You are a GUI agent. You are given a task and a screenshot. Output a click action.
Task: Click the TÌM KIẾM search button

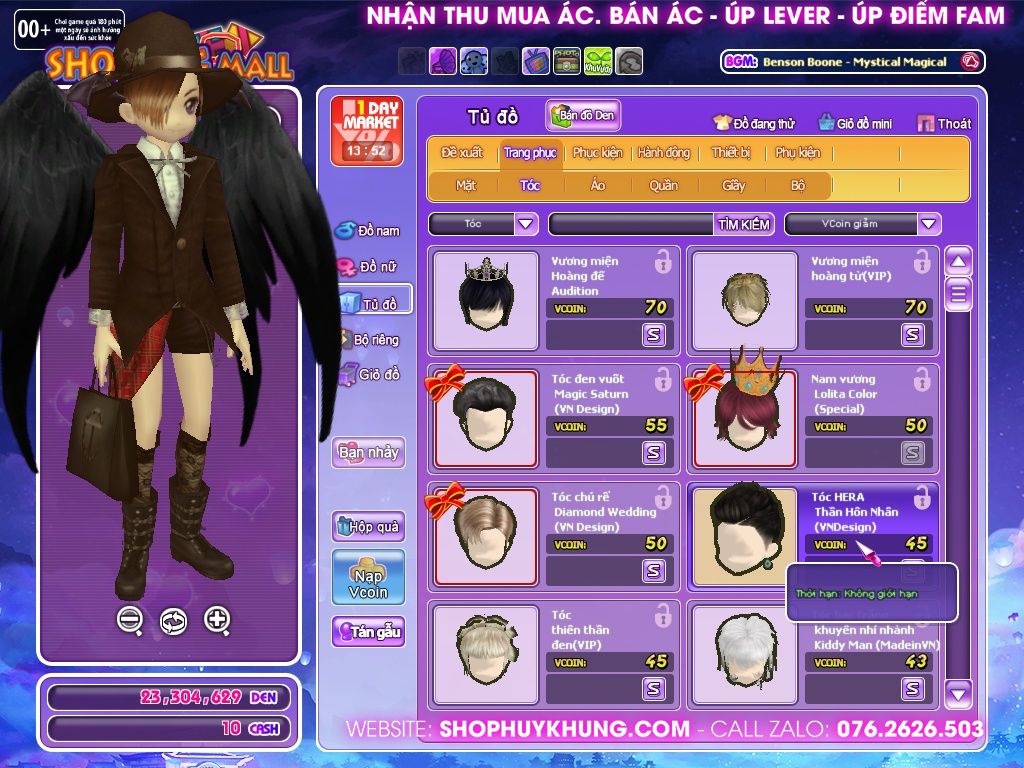(744, 224)
